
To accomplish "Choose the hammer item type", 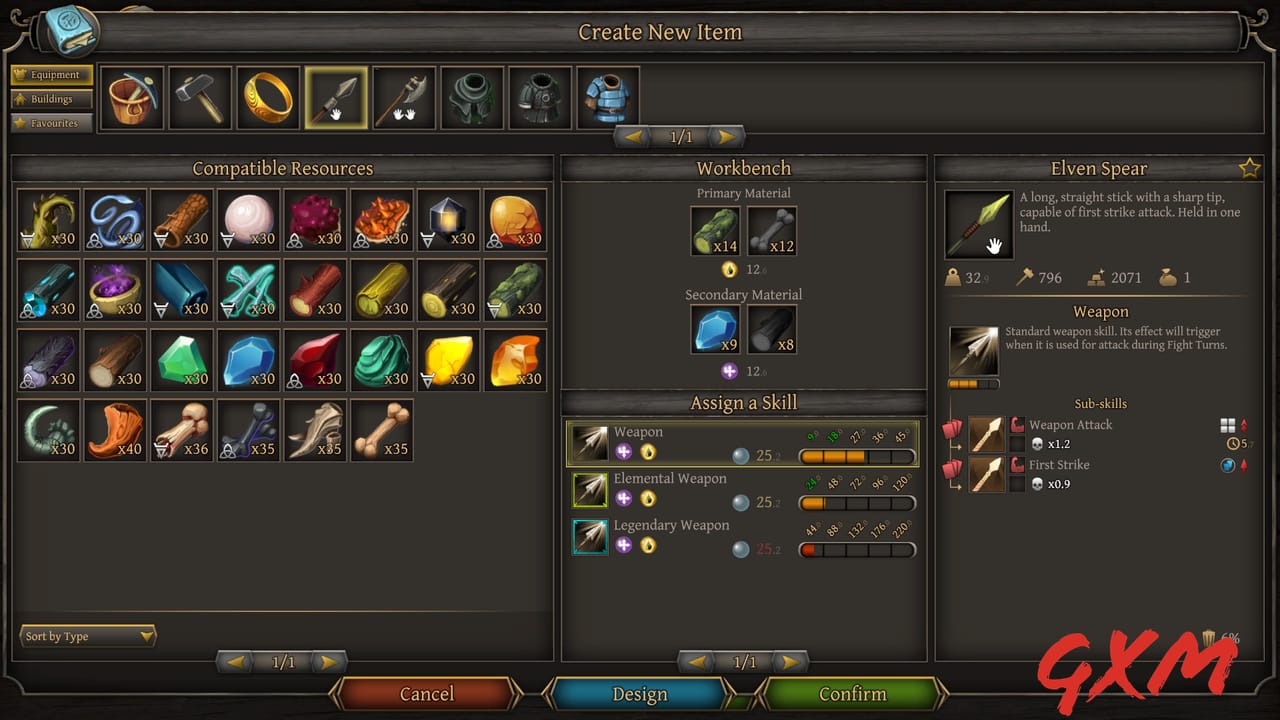I will pyautogui.click(x=200, y=98).
